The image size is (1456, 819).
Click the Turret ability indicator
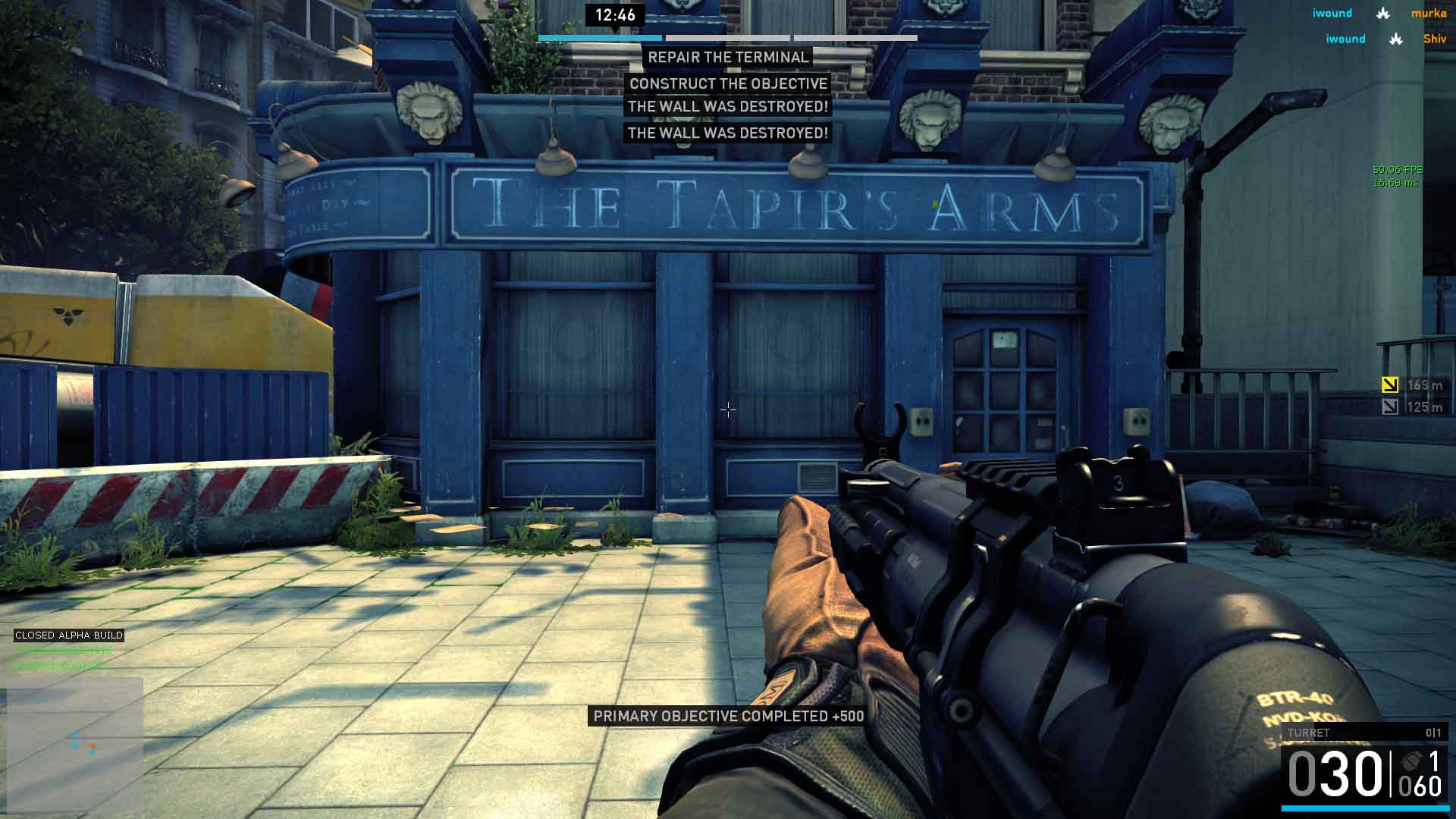tap(1363, 733)
